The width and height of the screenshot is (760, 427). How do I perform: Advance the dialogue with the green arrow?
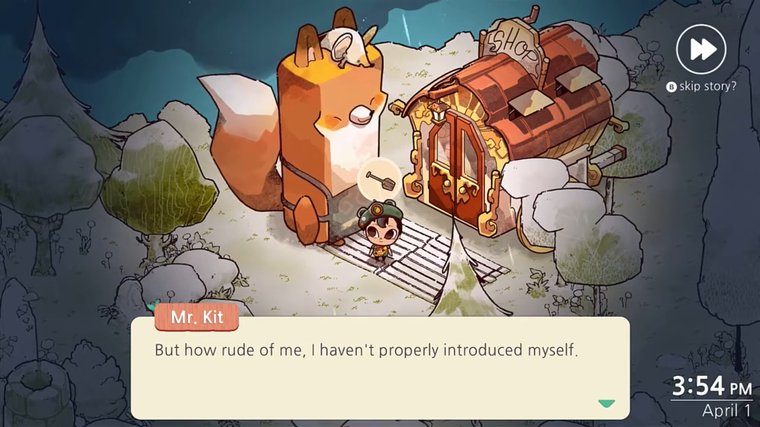click(x=606, y=404)
